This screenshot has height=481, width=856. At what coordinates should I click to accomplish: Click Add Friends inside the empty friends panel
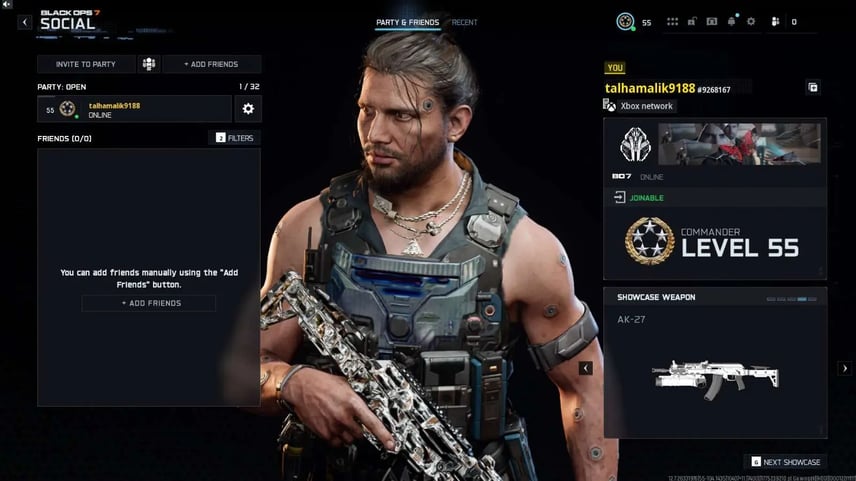[x=149, y=303]
